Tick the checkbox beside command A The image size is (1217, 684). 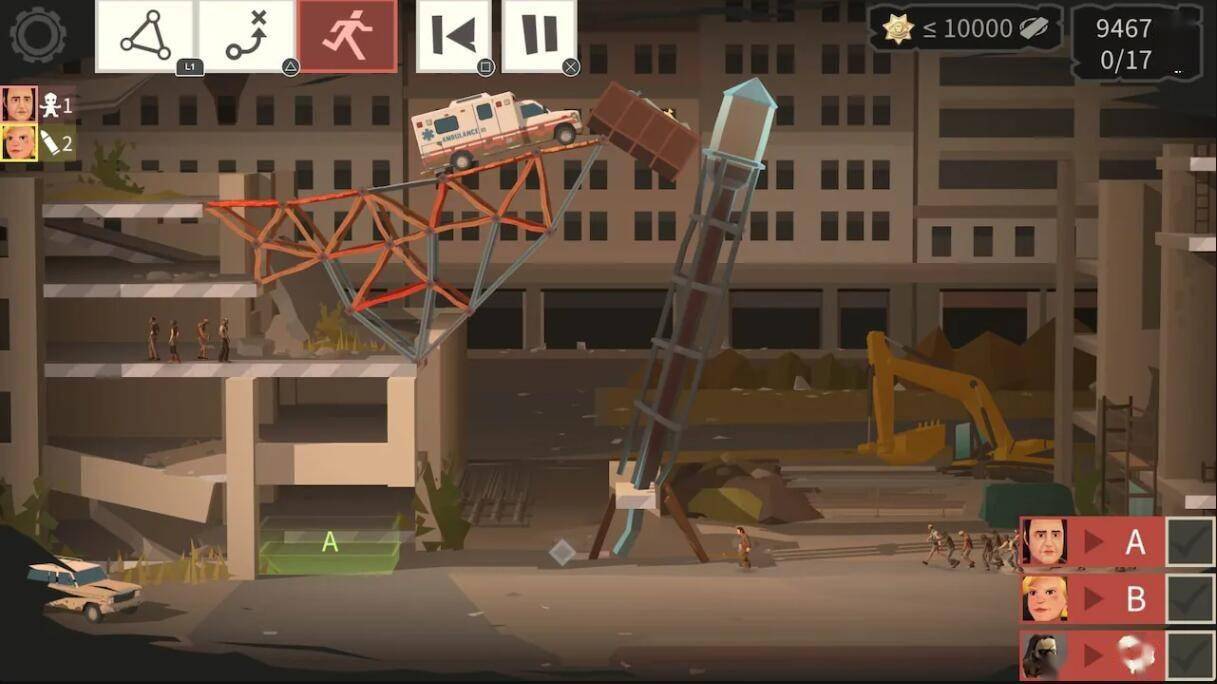(1191, 542)
